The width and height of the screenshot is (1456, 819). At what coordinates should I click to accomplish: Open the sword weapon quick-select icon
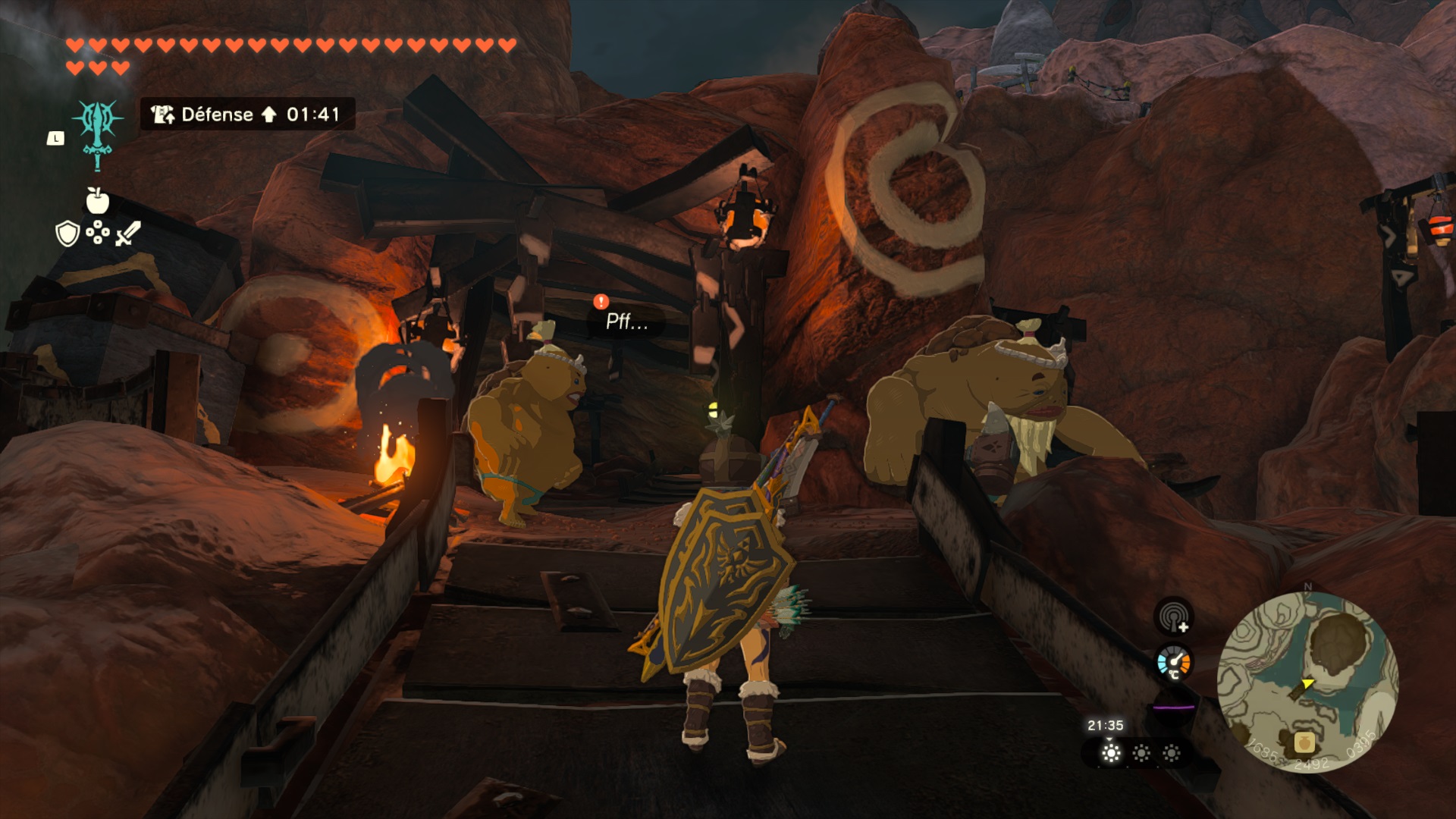coord(127,234)
